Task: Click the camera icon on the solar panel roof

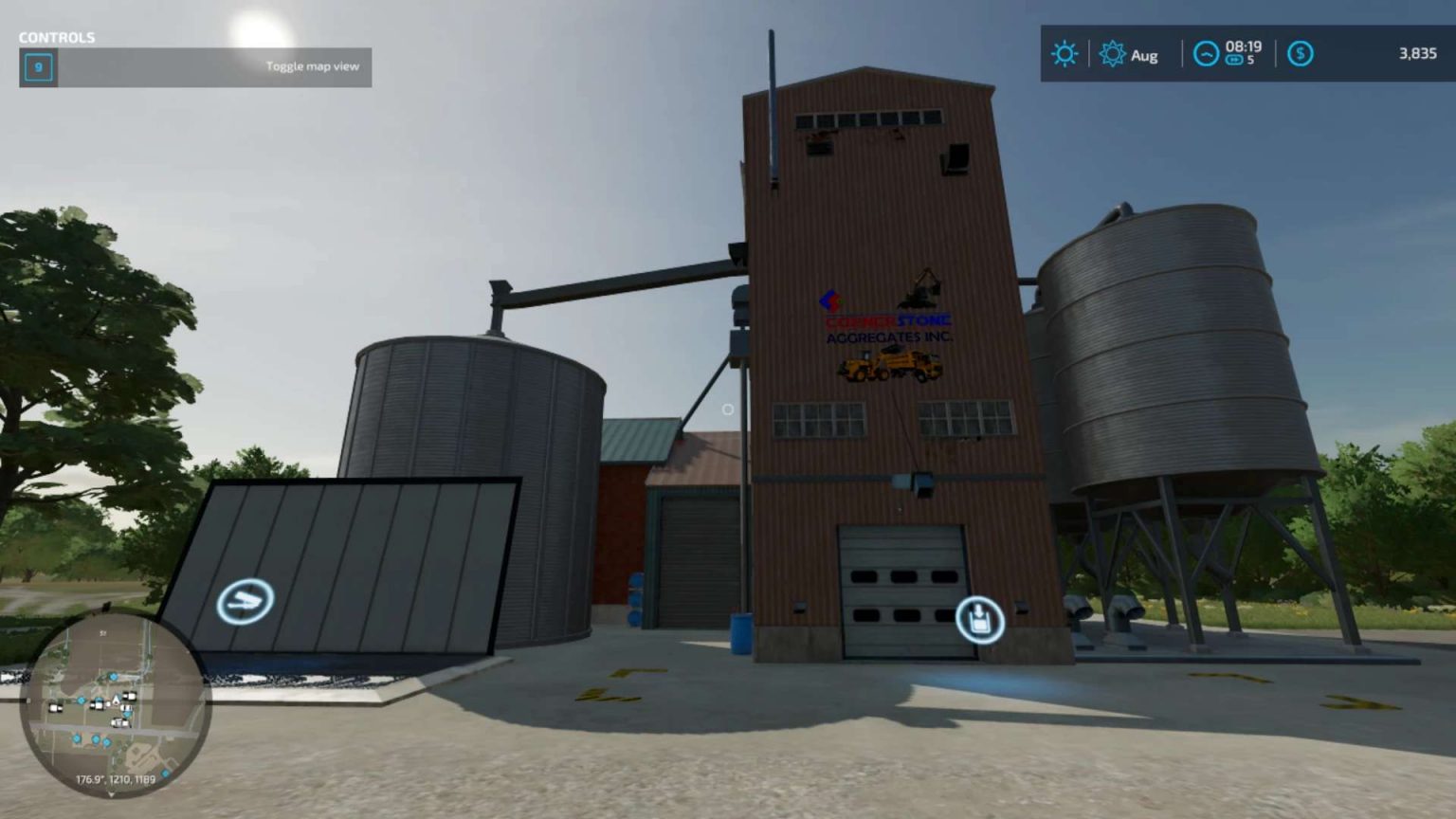Action: pyautogui.click(x=245, y=600)
